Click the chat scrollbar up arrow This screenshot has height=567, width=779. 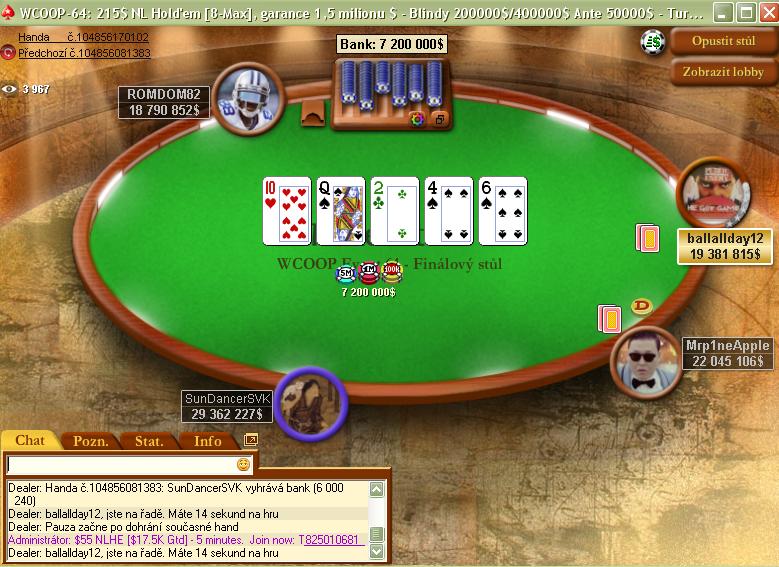[377, 489]
